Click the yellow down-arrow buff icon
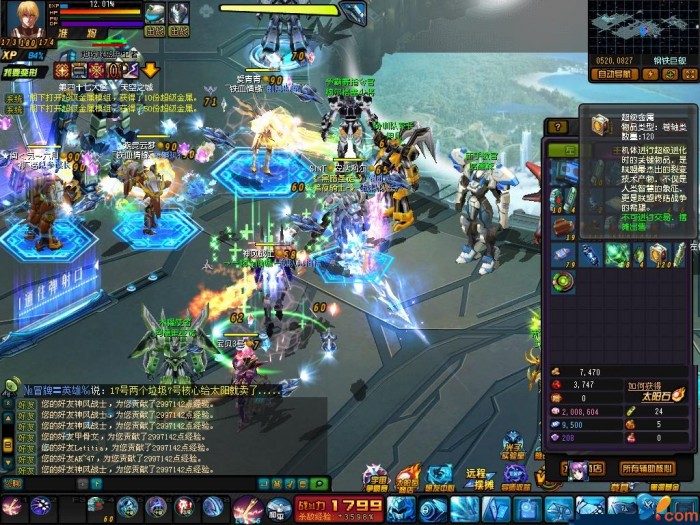The height and width of the screenshot is (525, 700). point(150,70)
